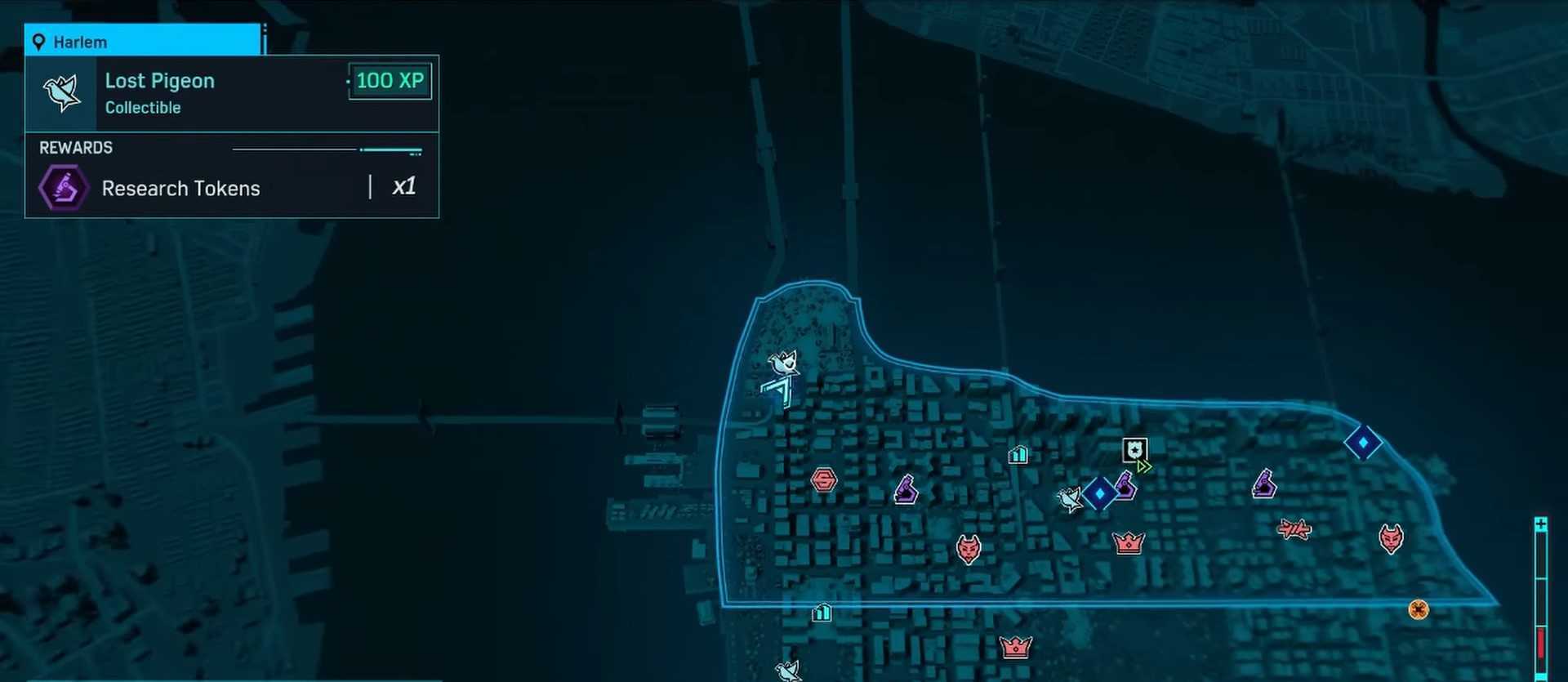1568x682 pixels.
Task: Select the pigeon marker next to the blue diamond
Action: pos(1069,498)
